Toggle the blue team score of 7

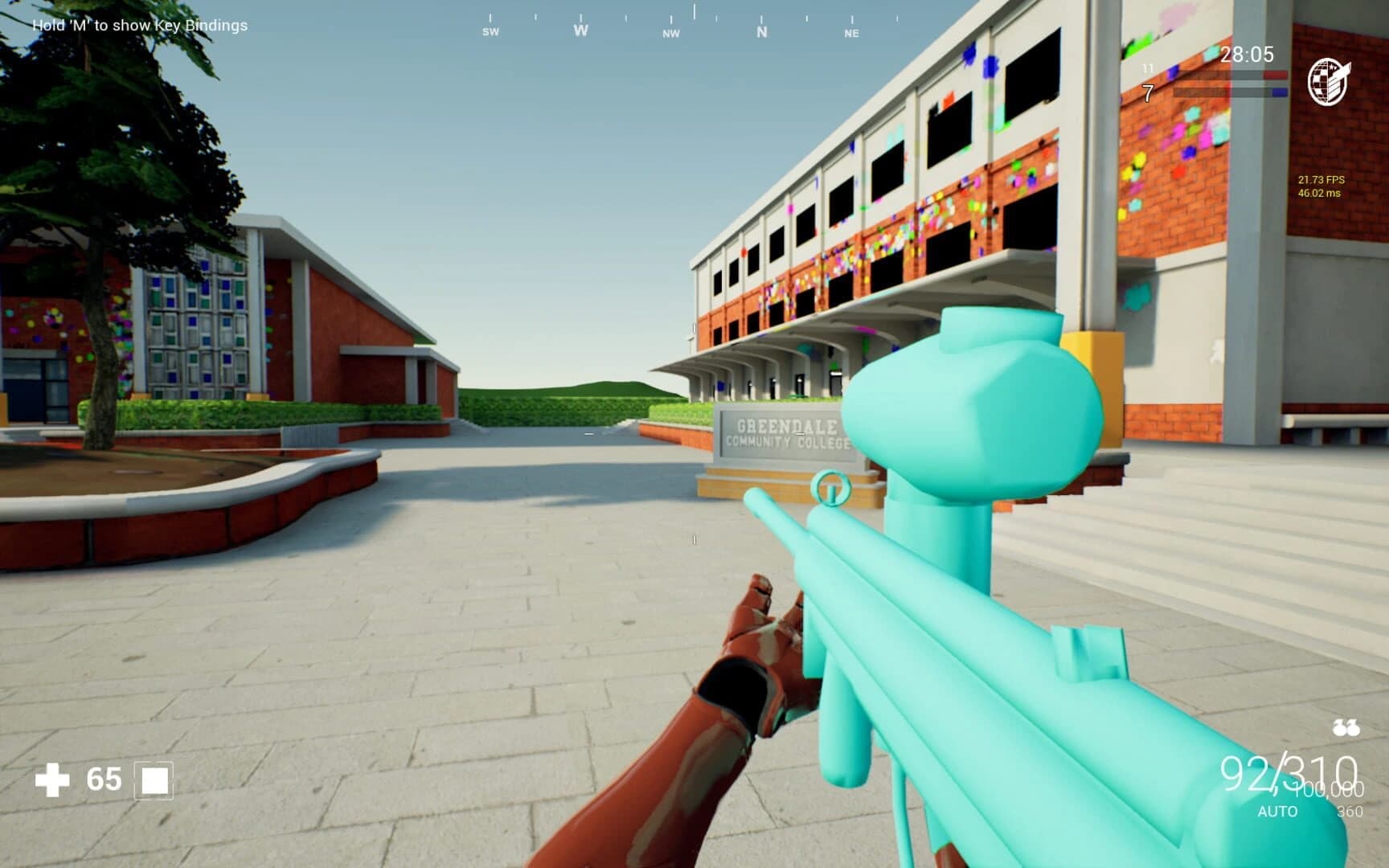pyautogui.click(x=1149, y=94)
